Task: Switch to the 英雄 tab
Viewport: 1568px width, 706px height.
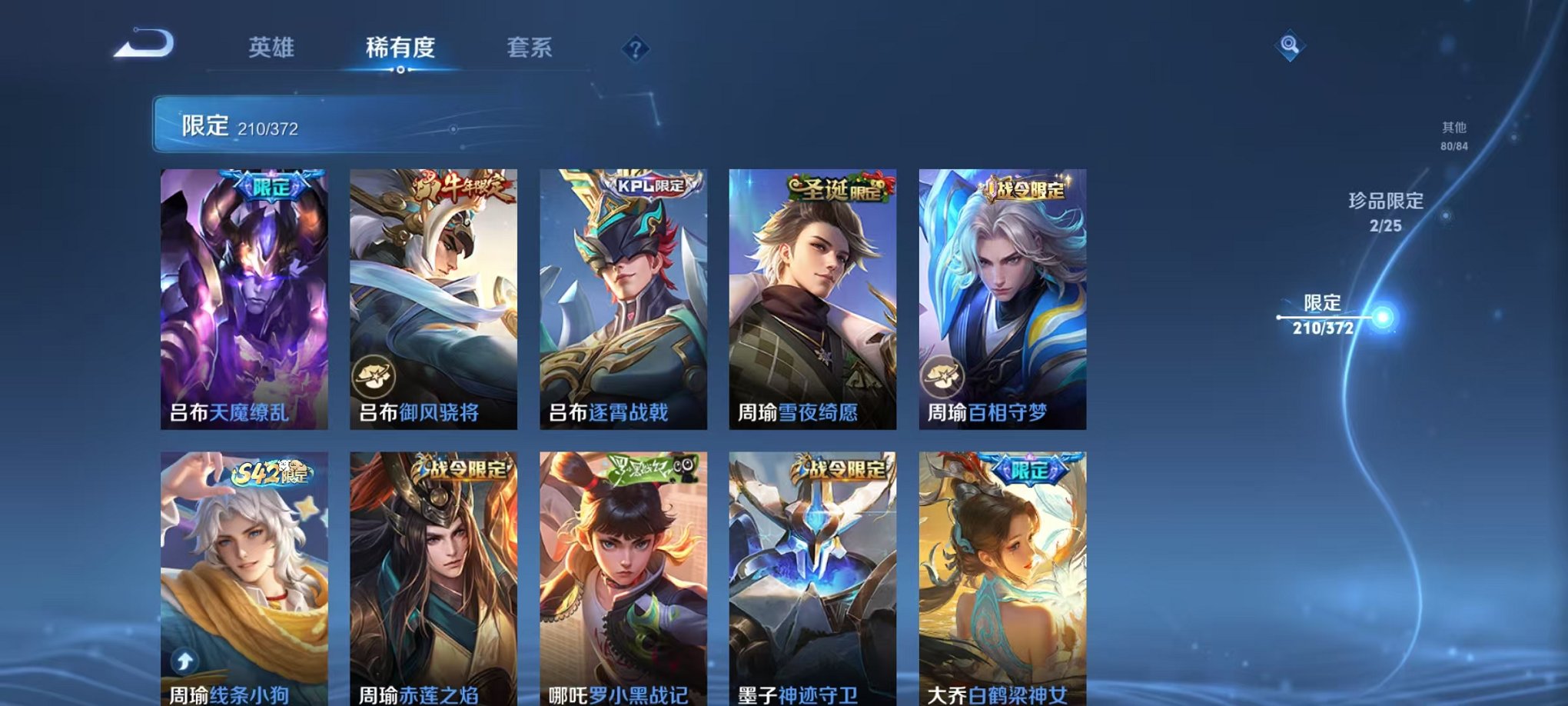Action: point(271,48)
